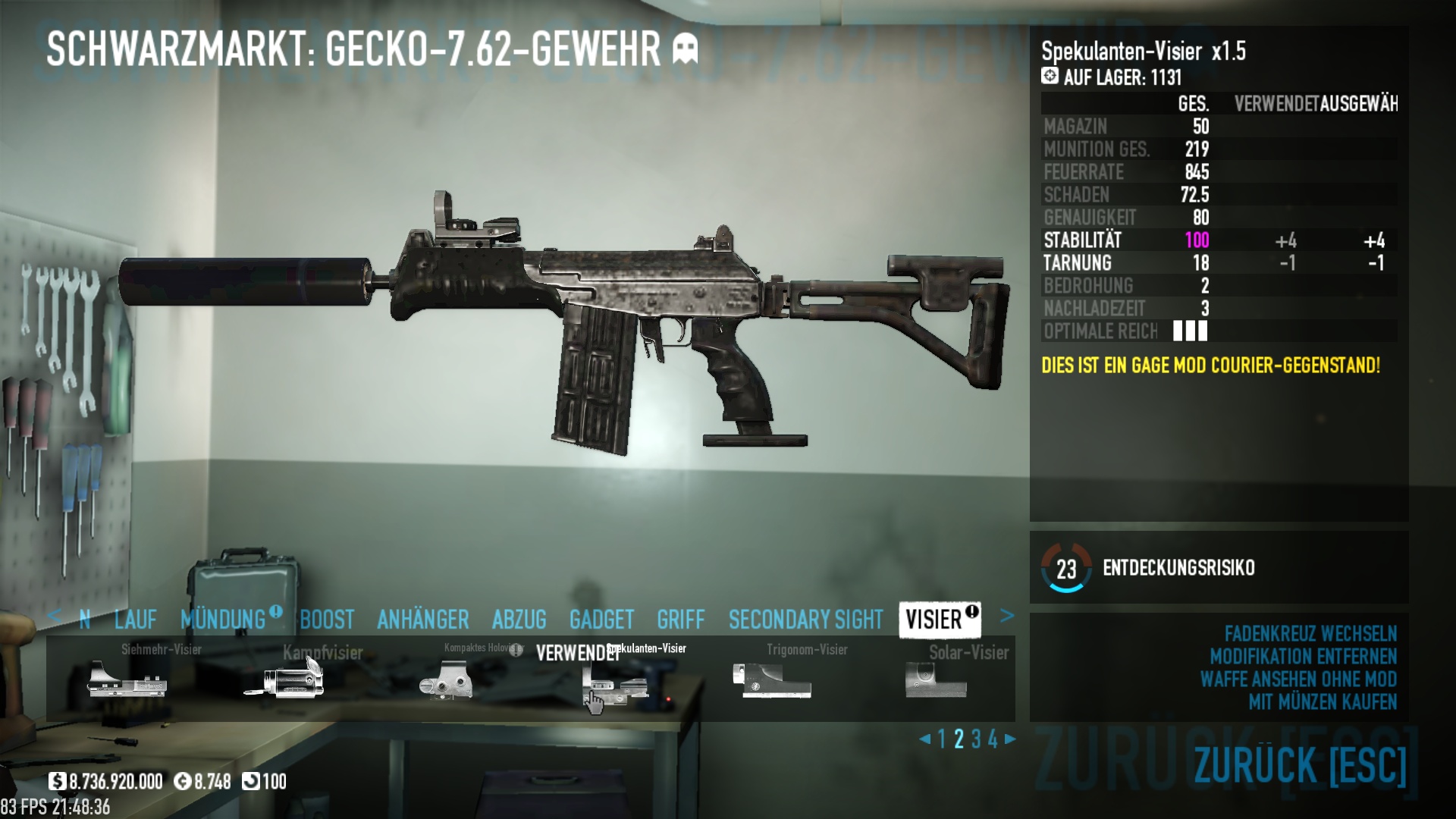
Task: Open the MÜNDUNG mod category
Action: 223,620
